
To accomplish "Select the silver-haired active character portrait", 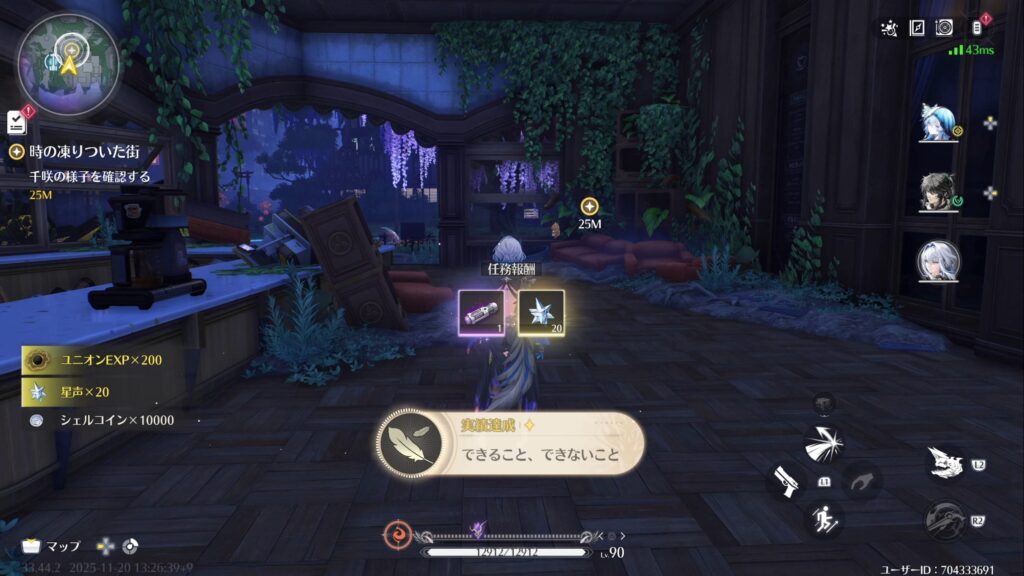I will tap(939, 262).
